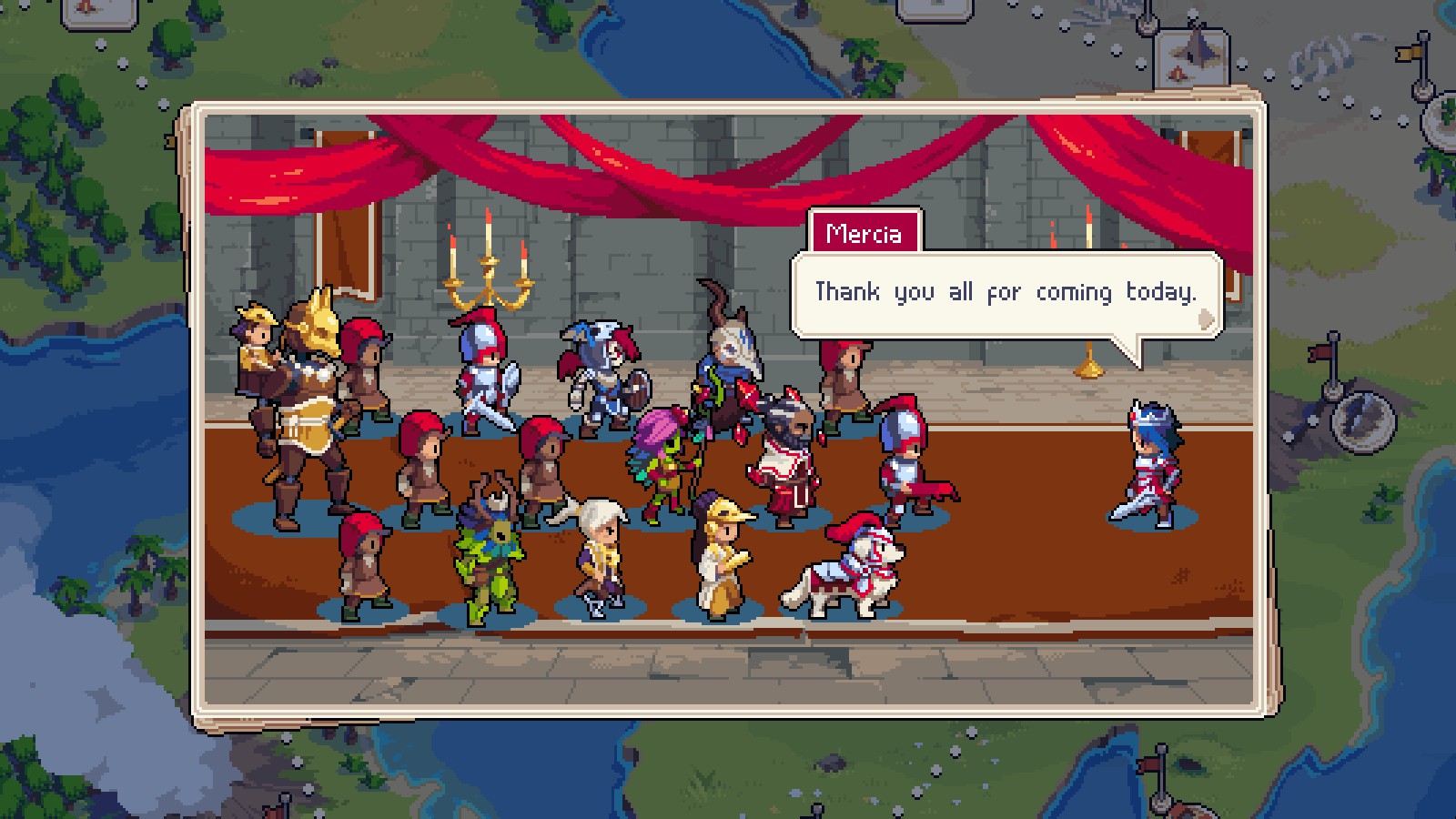The image size is (1456, 819).
Task: Click the dialogue advance arrow indicator
Action: click(1206, 318)
